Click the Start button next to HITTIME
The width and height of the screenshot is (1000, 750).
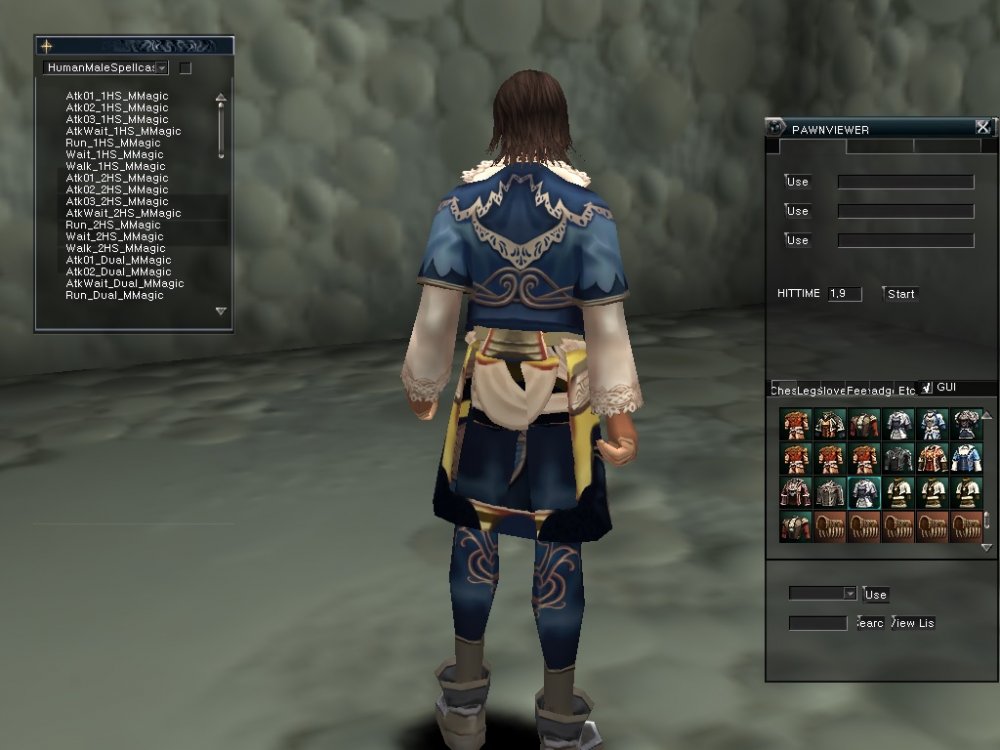(900, 294)
